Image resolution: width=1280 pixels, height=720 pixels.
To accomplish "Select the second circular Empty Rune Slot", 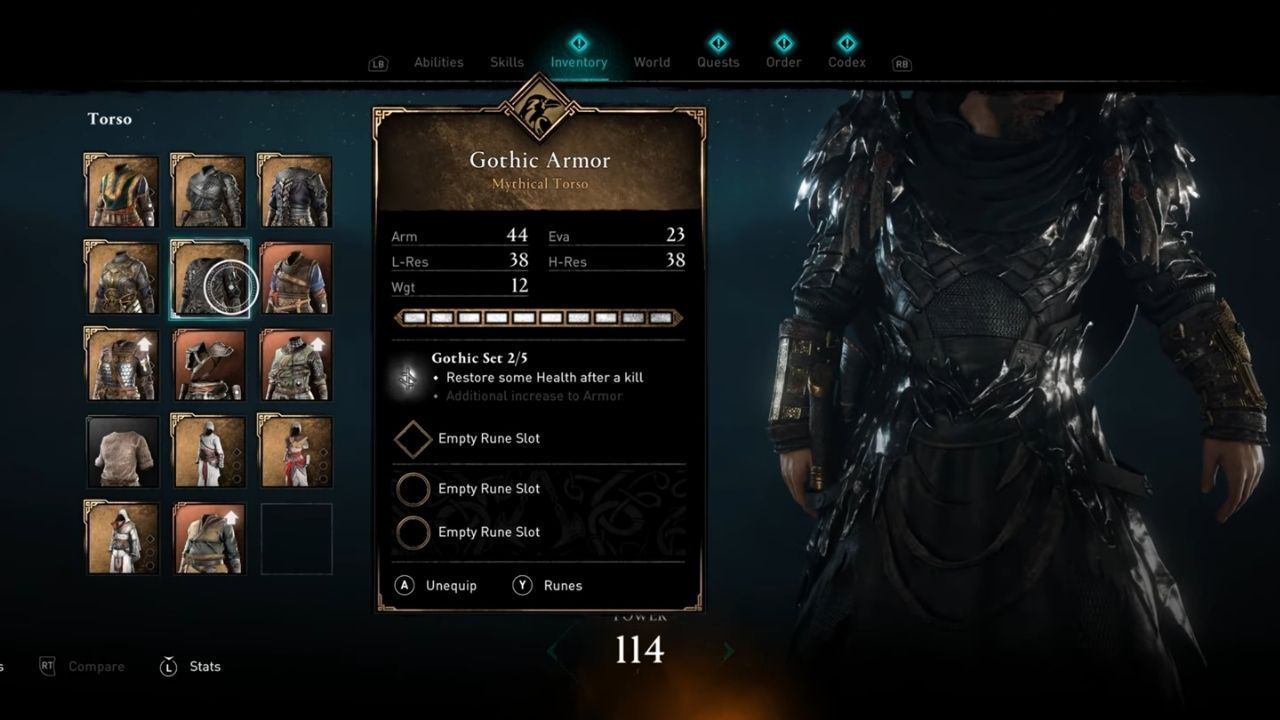I will coord(413,532).
